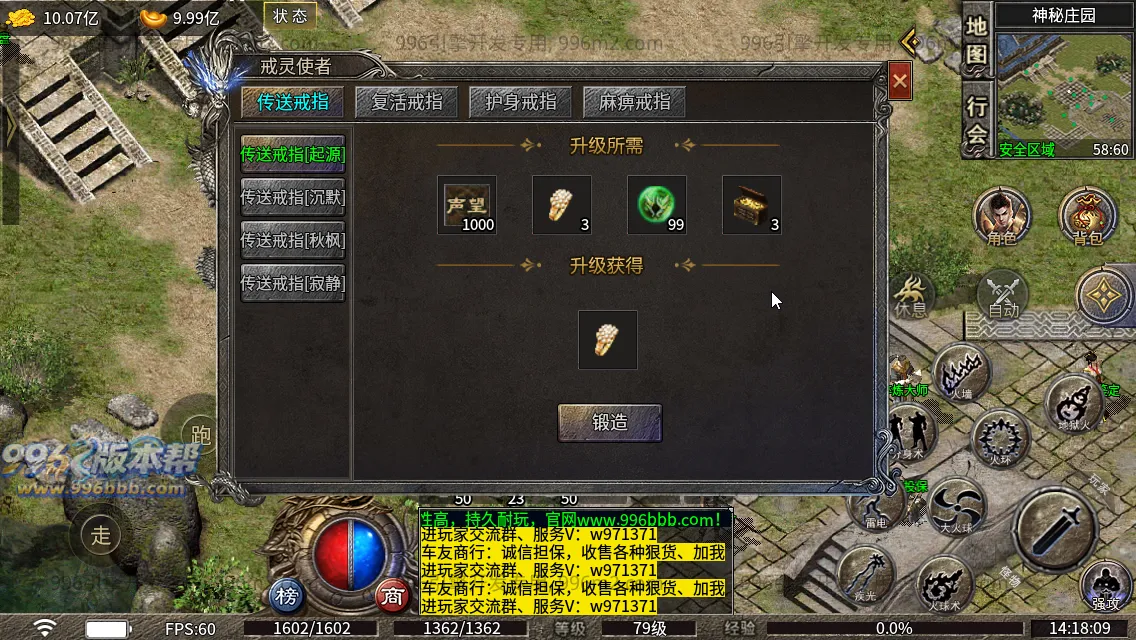Open the 商 shop button
The image size is (1136, 640).
[x=393, y=597]
